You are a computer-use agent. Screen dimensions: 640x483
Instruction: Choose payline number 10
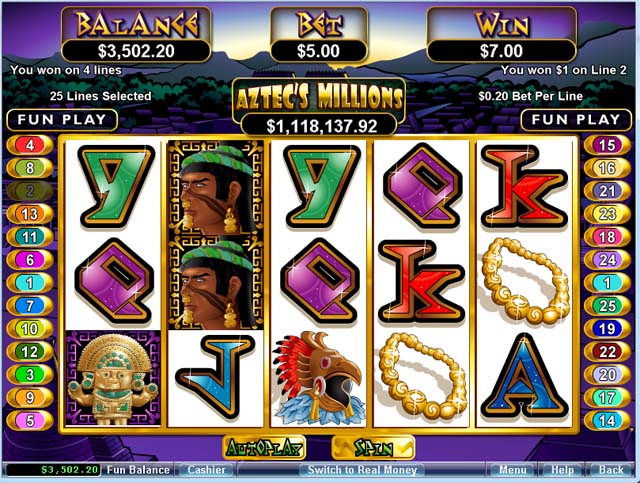pyautogui.click(x=30, y=328)
